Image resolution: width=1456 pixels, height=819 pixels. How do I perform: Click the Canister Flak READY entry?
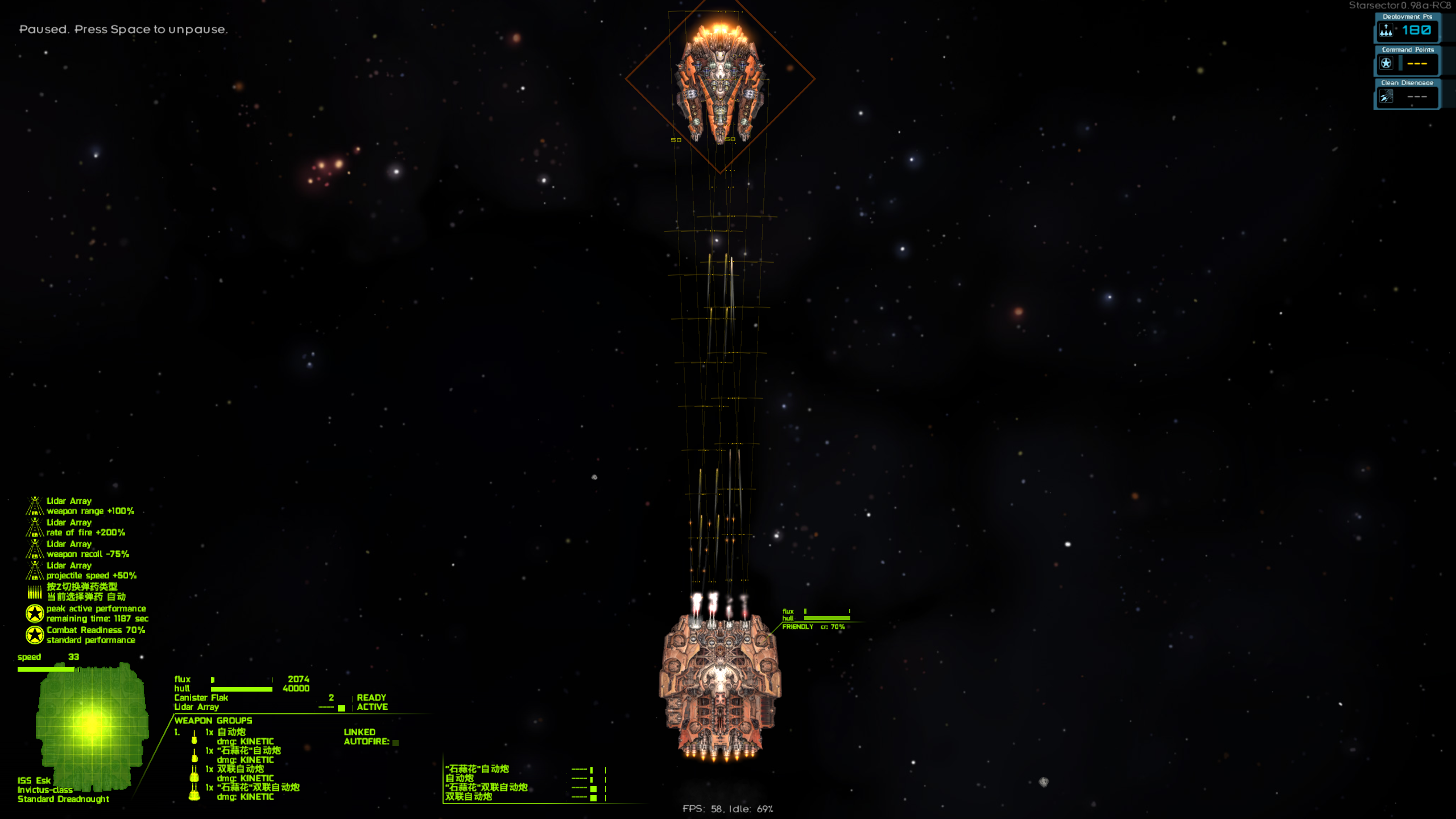pyautogui.click(x=371, y=697)
